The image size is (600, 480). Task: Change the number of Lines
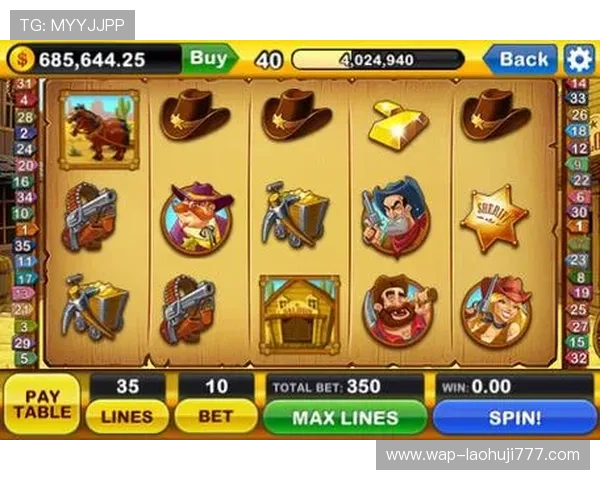(x=127, y=416)
